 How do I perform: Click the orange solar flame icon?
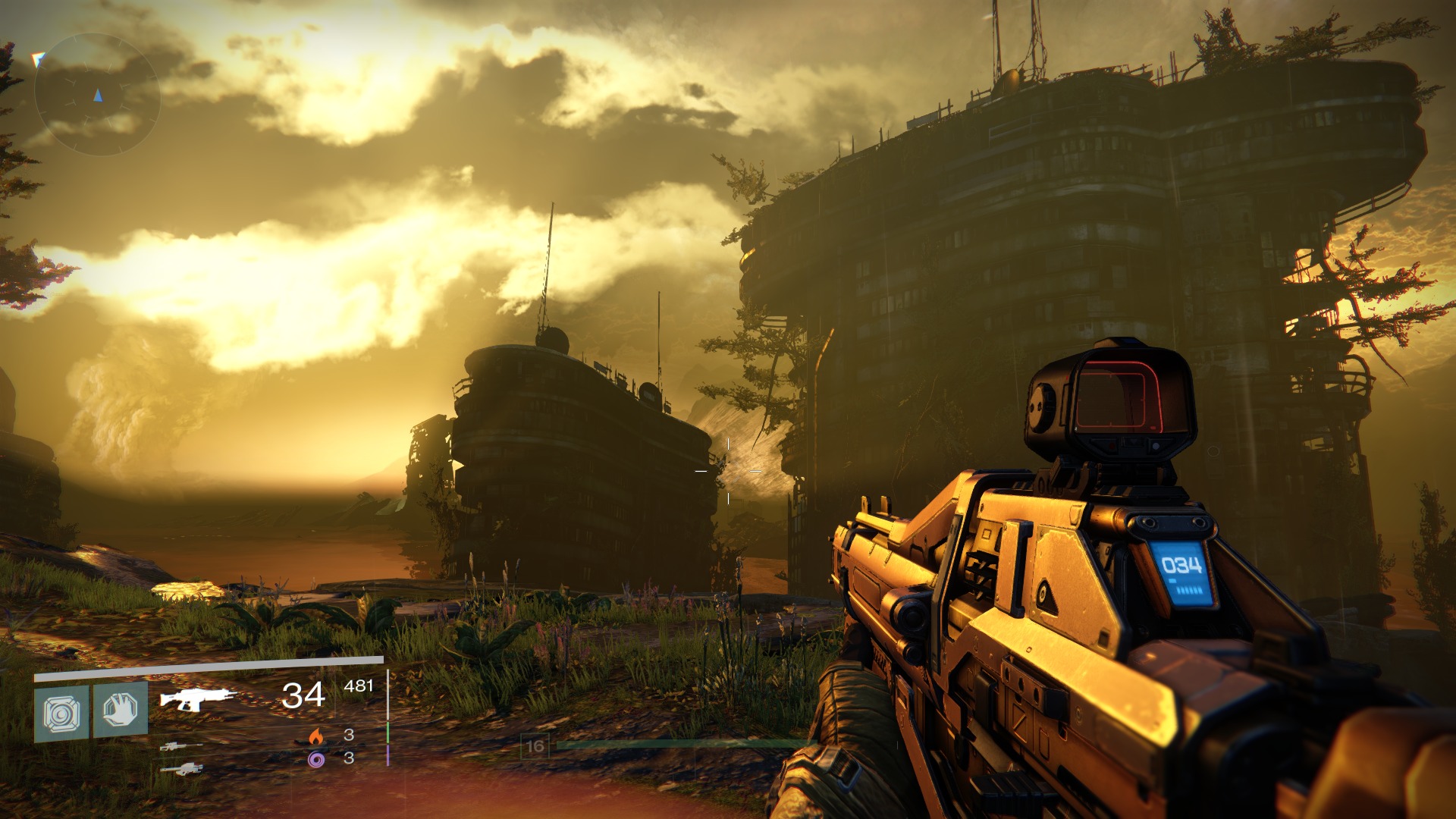point(316,736)
